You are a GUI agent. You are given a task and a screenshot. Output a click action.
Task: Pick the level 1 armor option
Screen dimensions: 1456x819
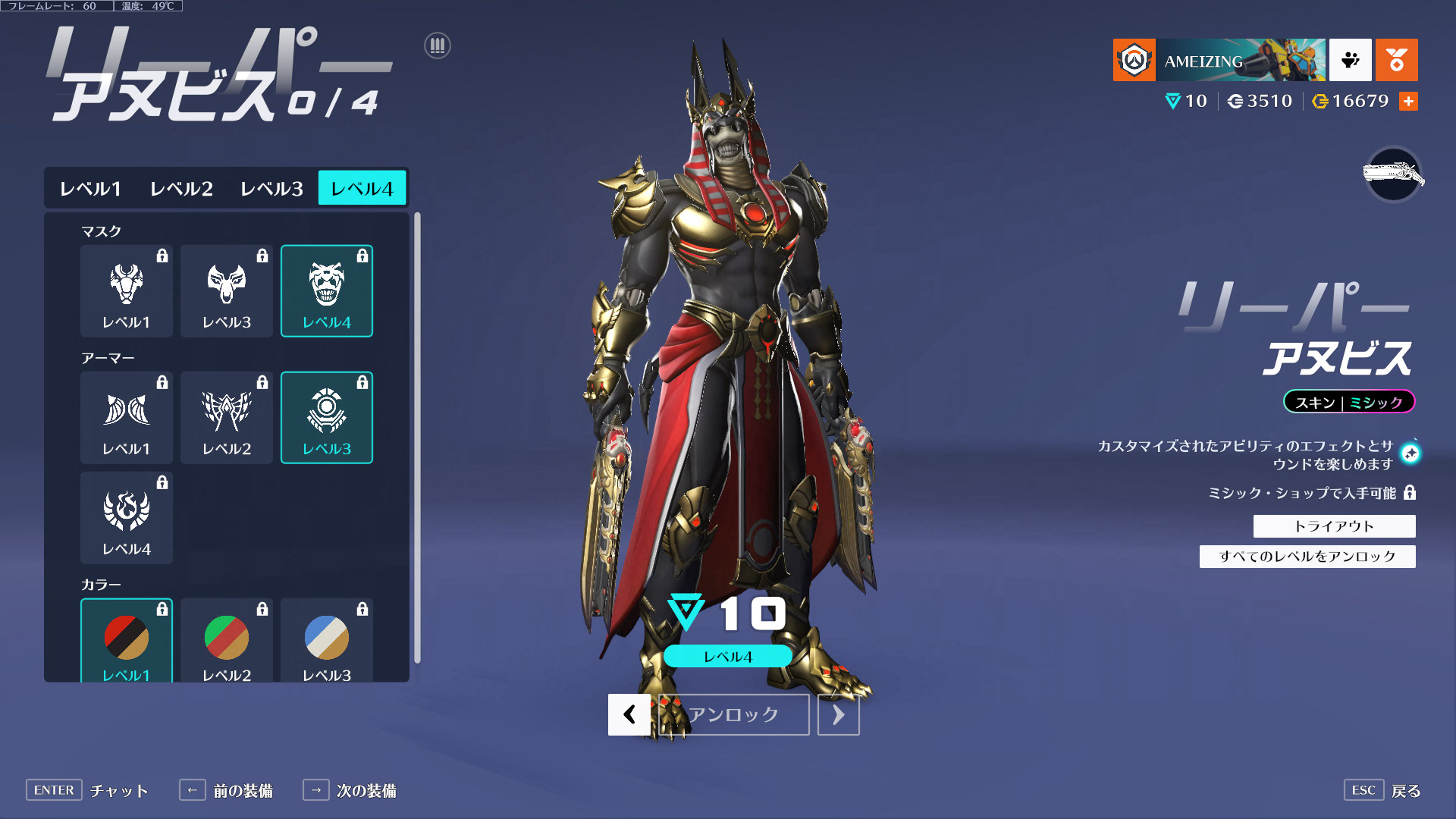tap(127, 418)
